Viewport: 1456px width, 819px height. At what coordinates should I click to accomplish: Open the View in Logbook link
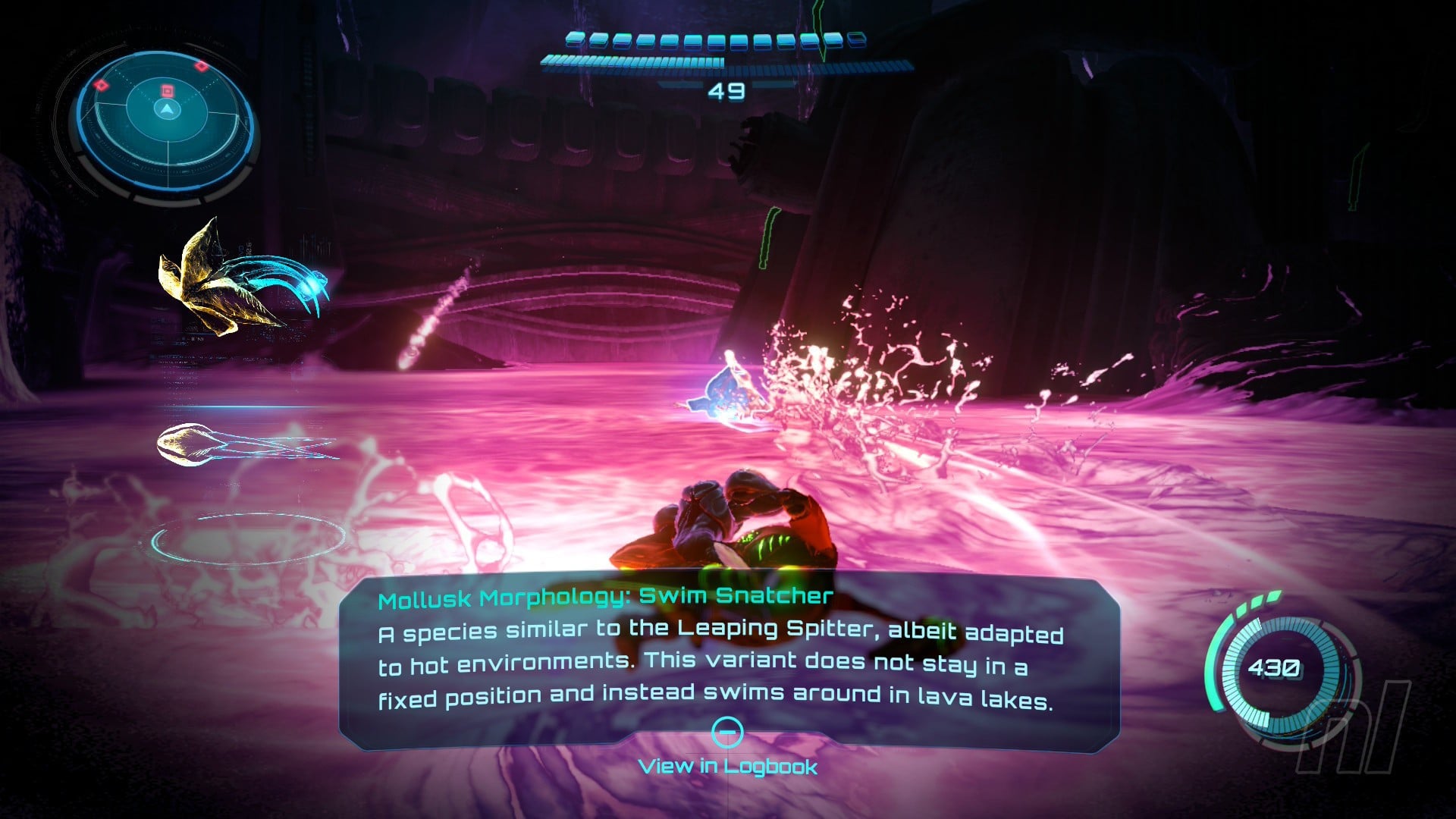pos(727,767)
